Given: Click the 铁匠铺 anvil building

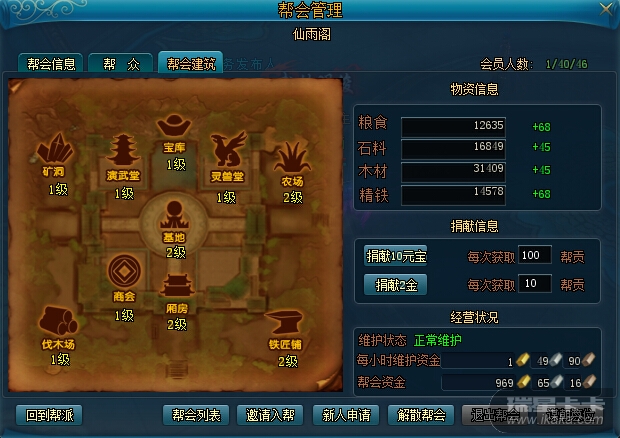Looking at the screenshot, I should (284, 324).
